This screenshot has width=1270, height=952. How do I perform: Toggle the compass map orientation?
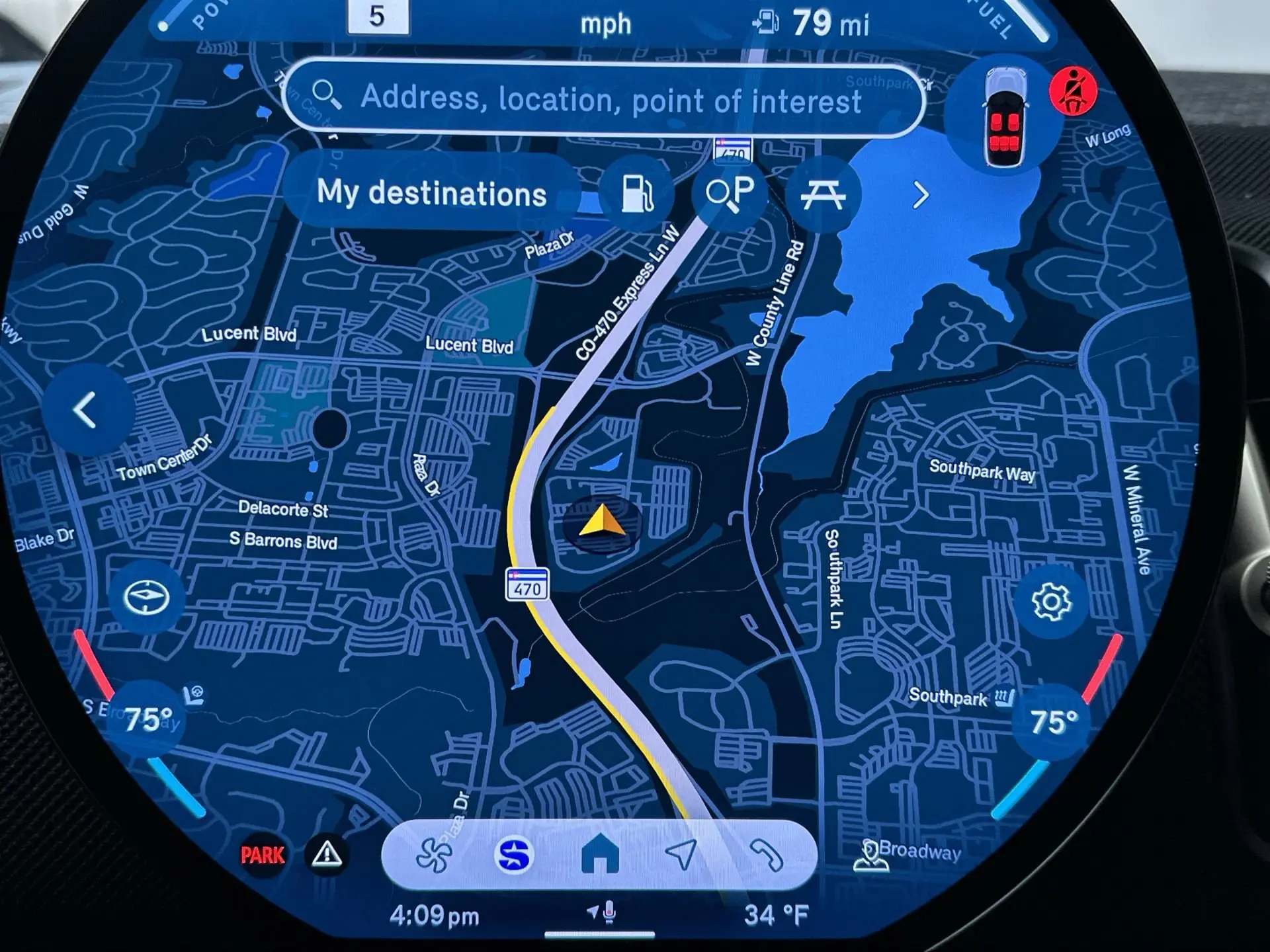146,598
